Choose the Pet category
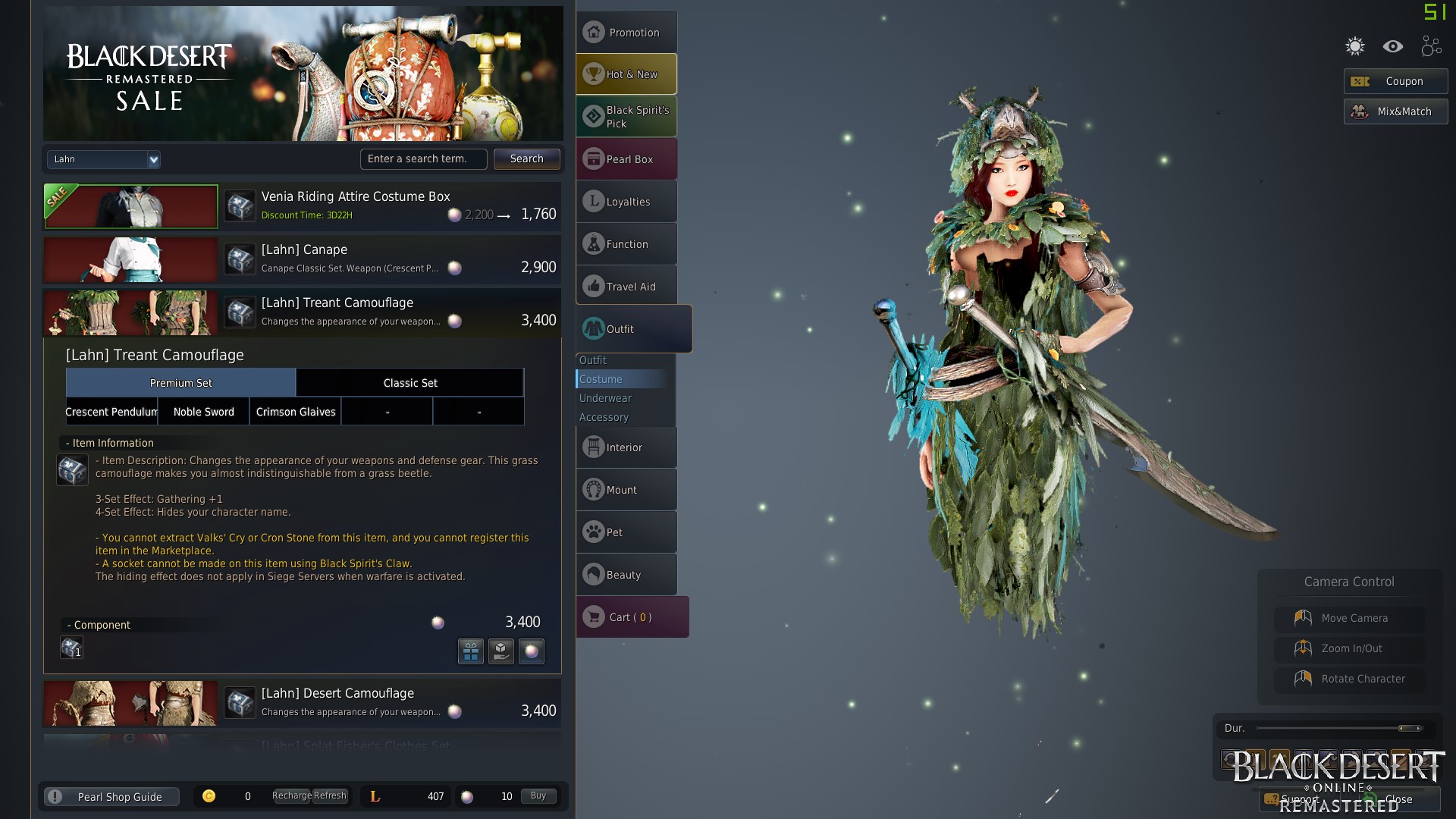The image size is (1456, 819). pos(626,532)
